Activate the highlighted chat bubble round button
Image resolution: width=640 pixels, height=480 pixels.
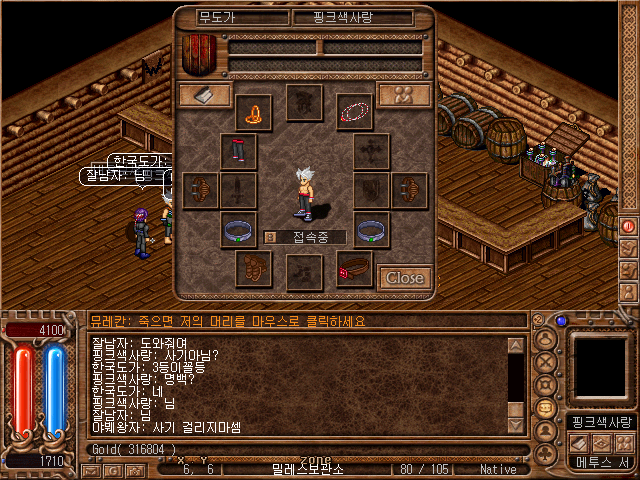coord(546,408)
